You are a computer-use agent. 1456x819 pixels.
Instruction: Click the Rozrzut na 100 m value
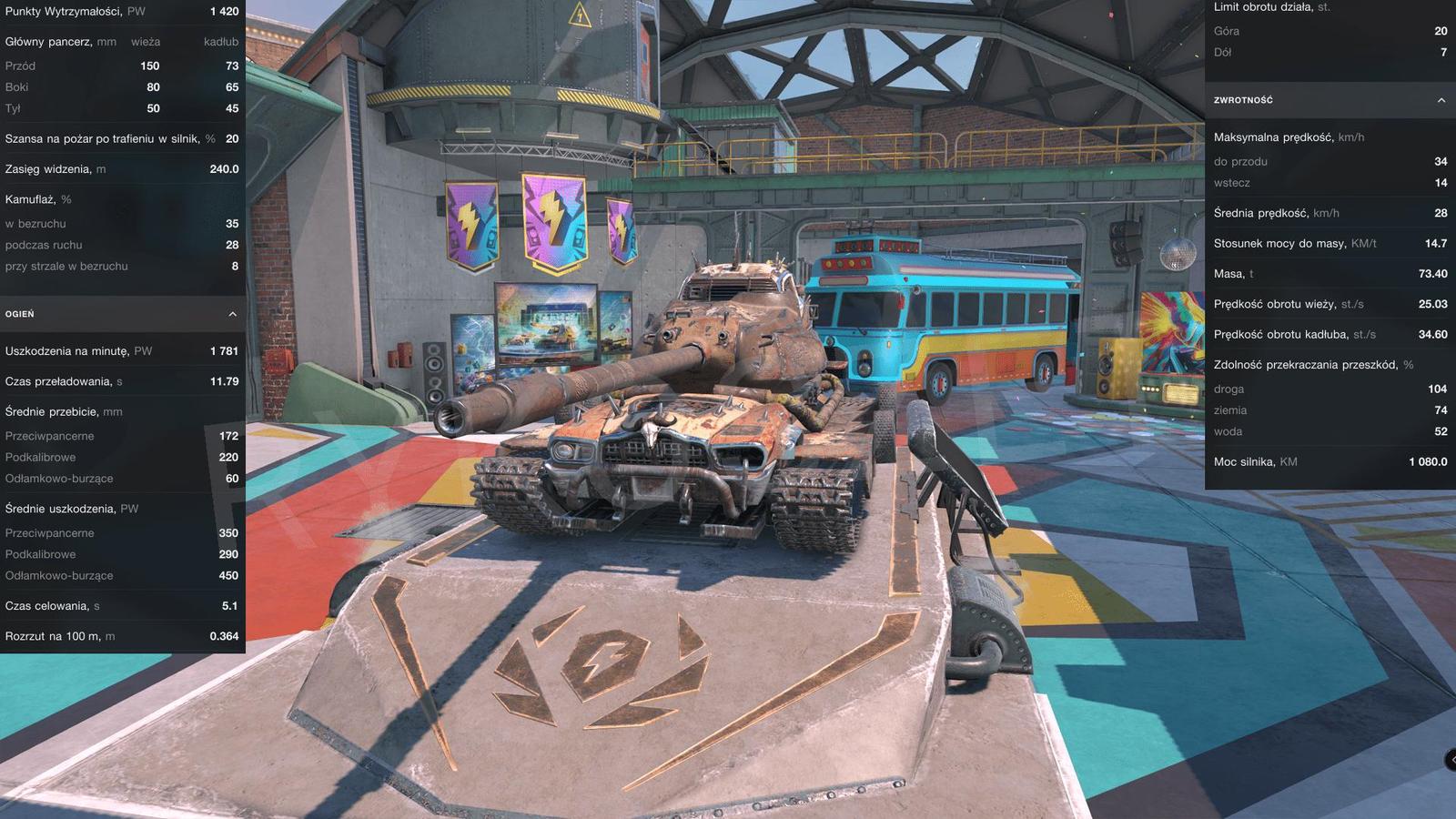click(x=228, y=635)
